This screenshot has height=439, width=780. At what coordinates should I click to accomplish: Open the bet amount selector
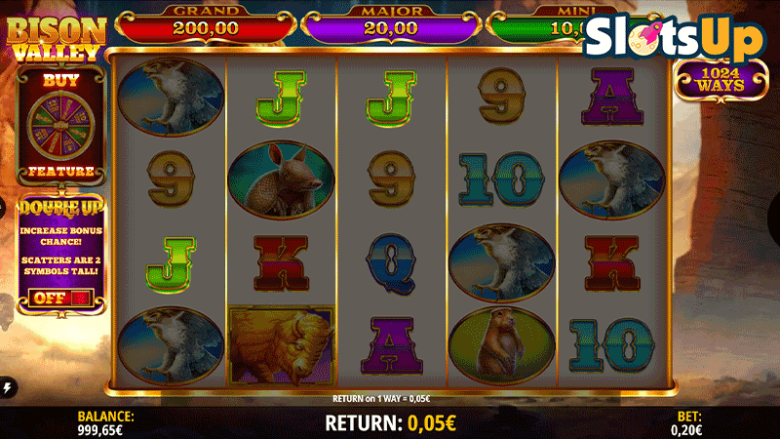[688, 423]
